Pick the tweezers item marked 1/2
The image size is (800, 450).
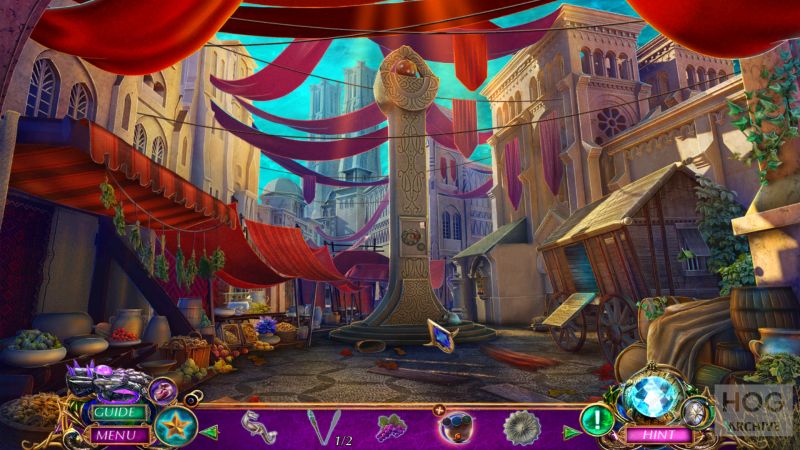point(322,428)
